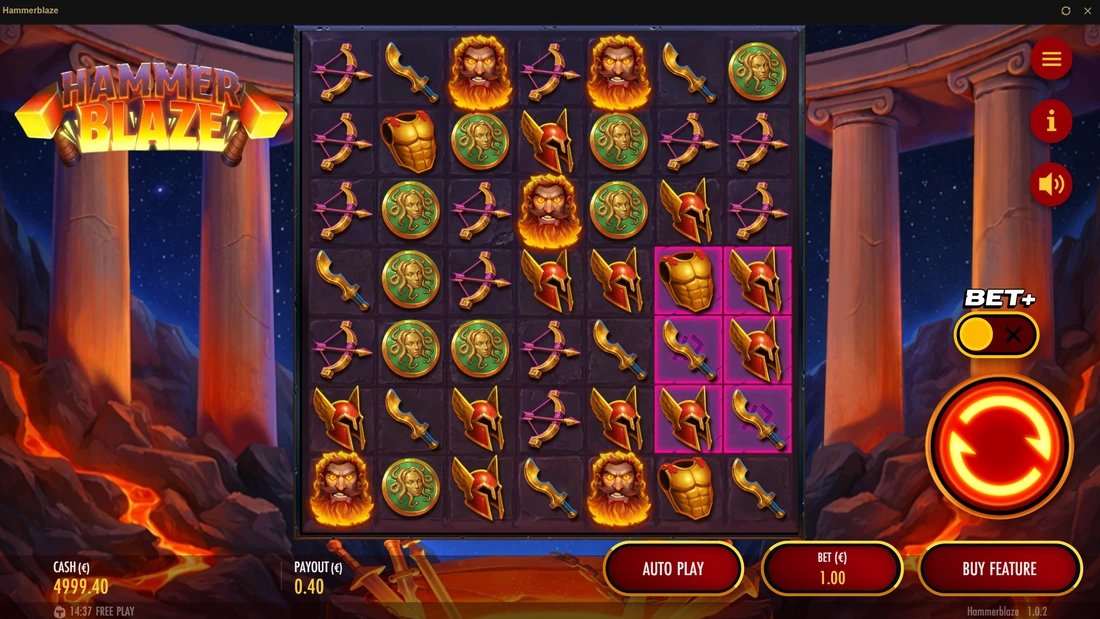Open Auto Play options

tap(673, 569)
